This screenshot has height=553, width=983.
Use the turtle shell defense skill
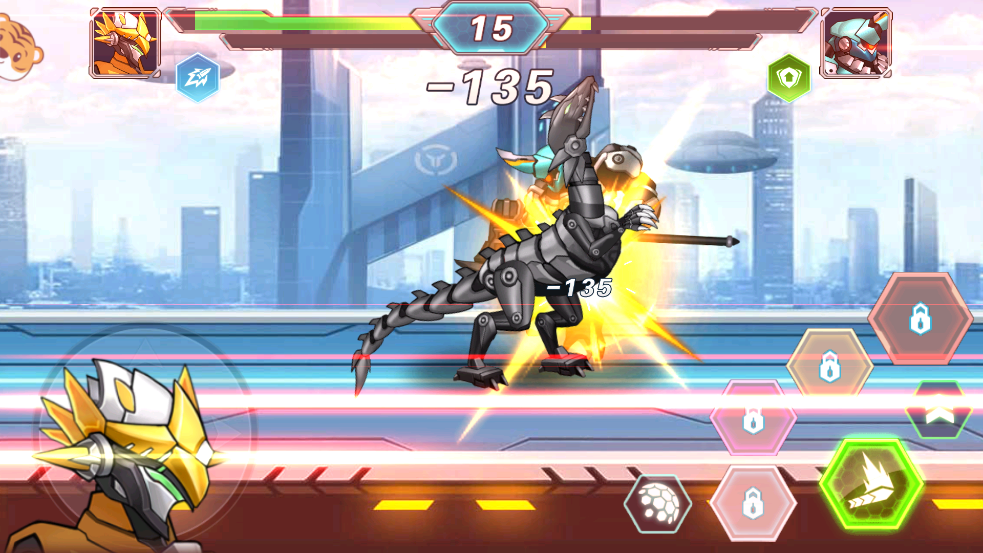pyautogui.click(x=657, y=502)
